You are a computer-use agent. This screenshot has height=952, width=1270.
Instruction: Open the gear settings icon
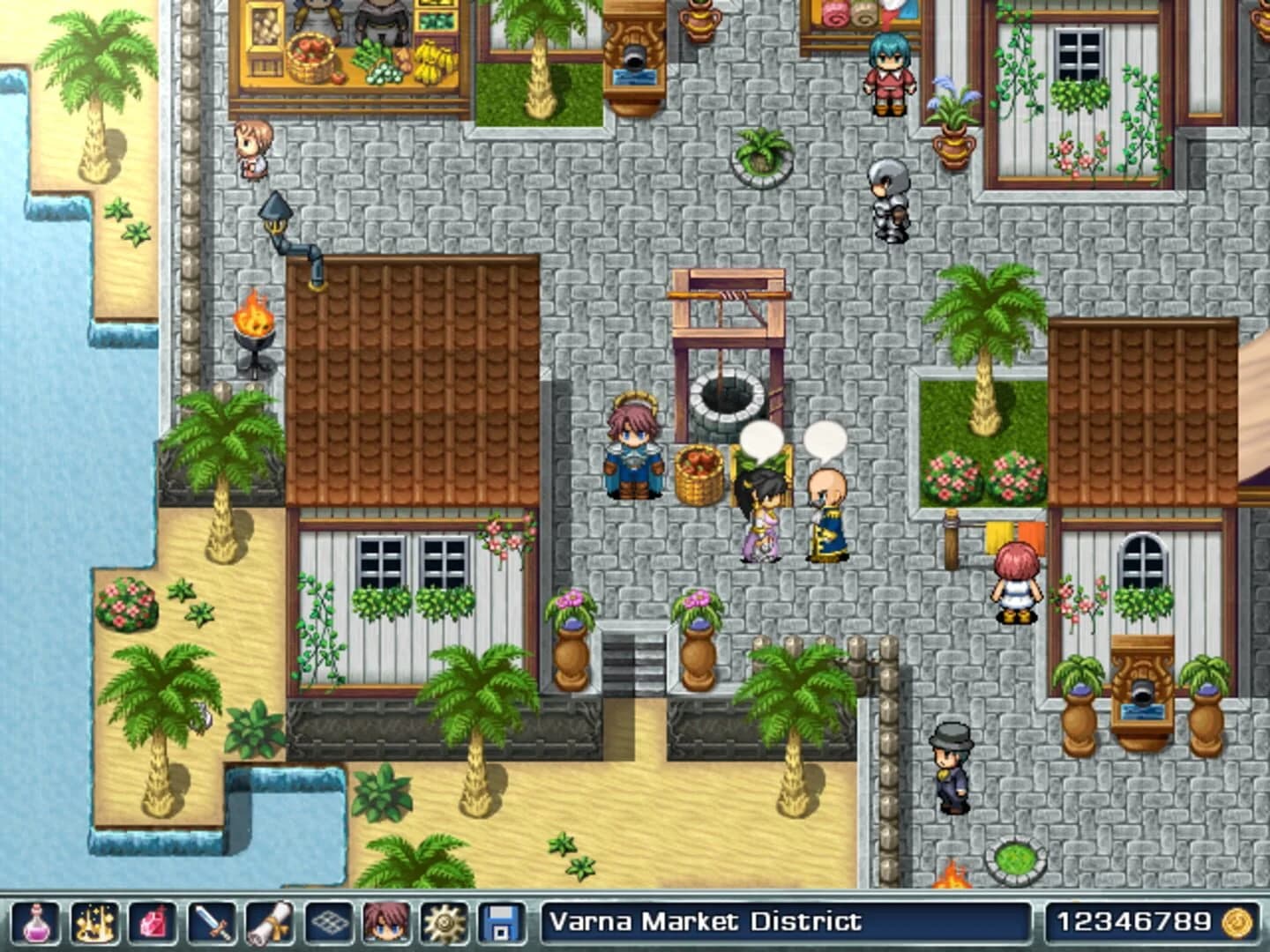(446, 921)
